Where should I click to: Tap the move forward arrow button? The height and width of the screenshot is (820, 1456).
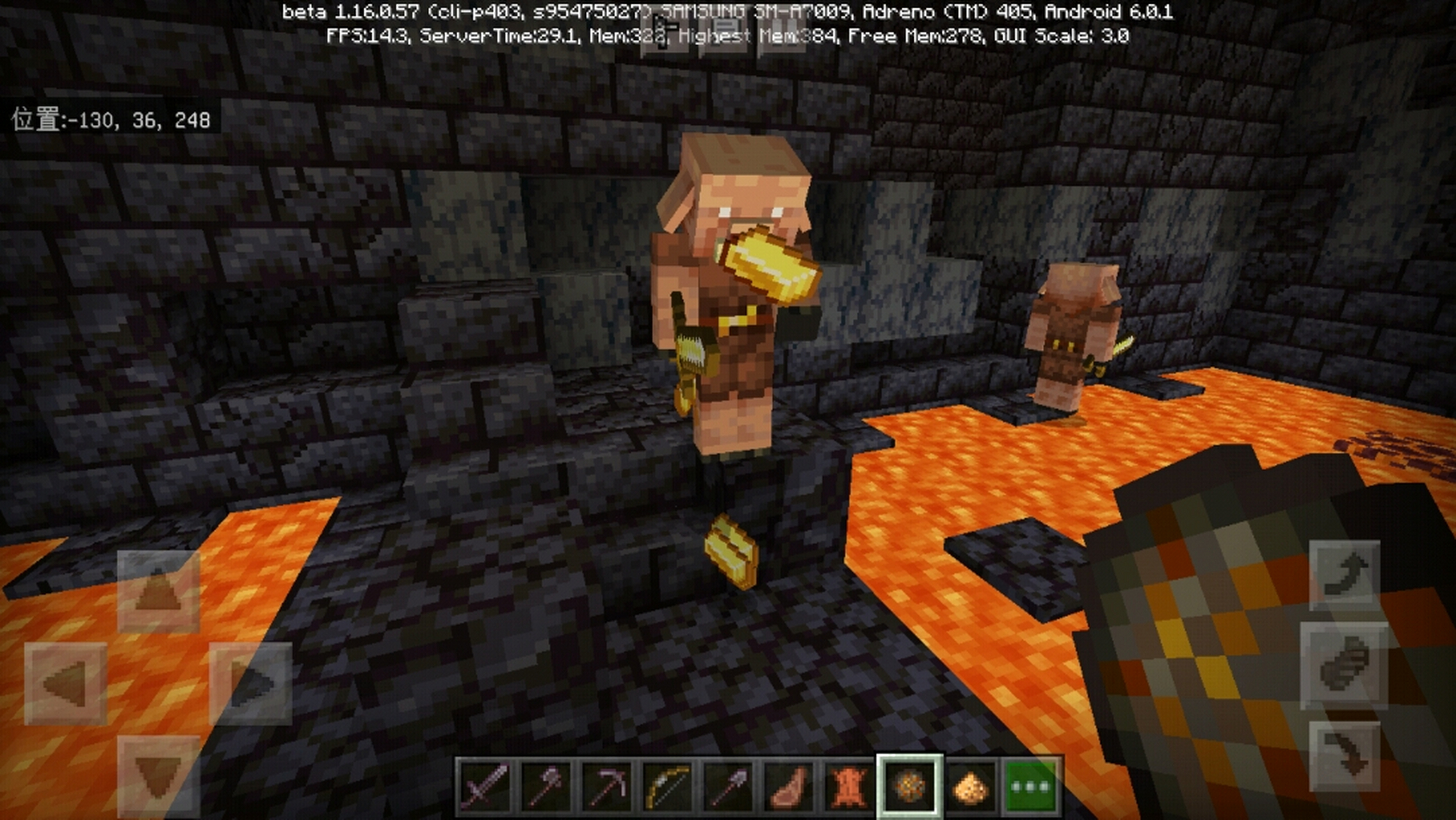click(158, 591)
